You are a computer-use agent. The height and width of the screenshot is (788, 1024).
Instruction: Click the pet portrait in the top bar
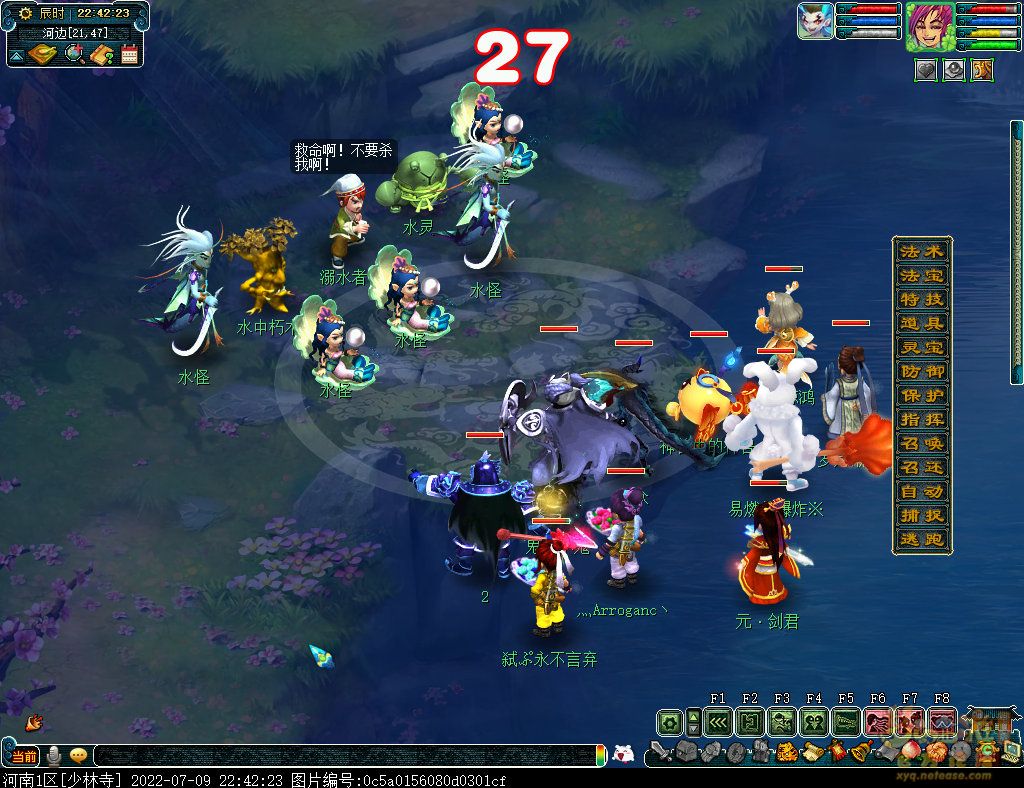(x=815, y=21)
